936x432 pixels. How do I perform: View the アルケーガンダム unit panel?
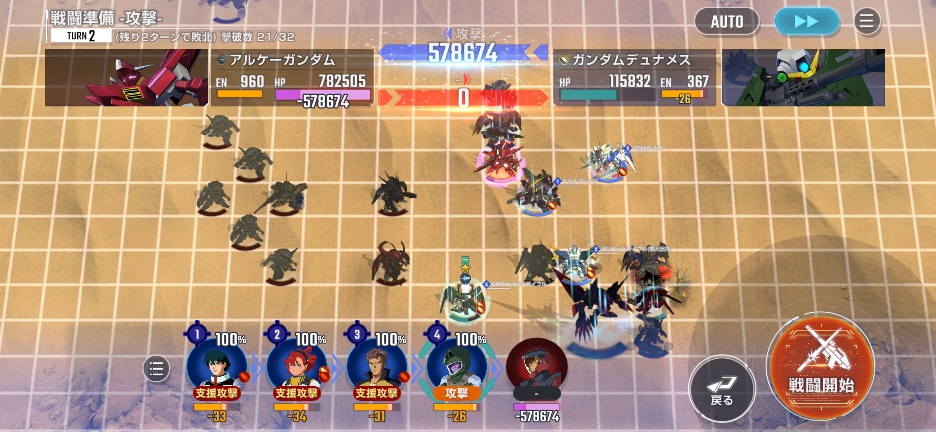291,78
